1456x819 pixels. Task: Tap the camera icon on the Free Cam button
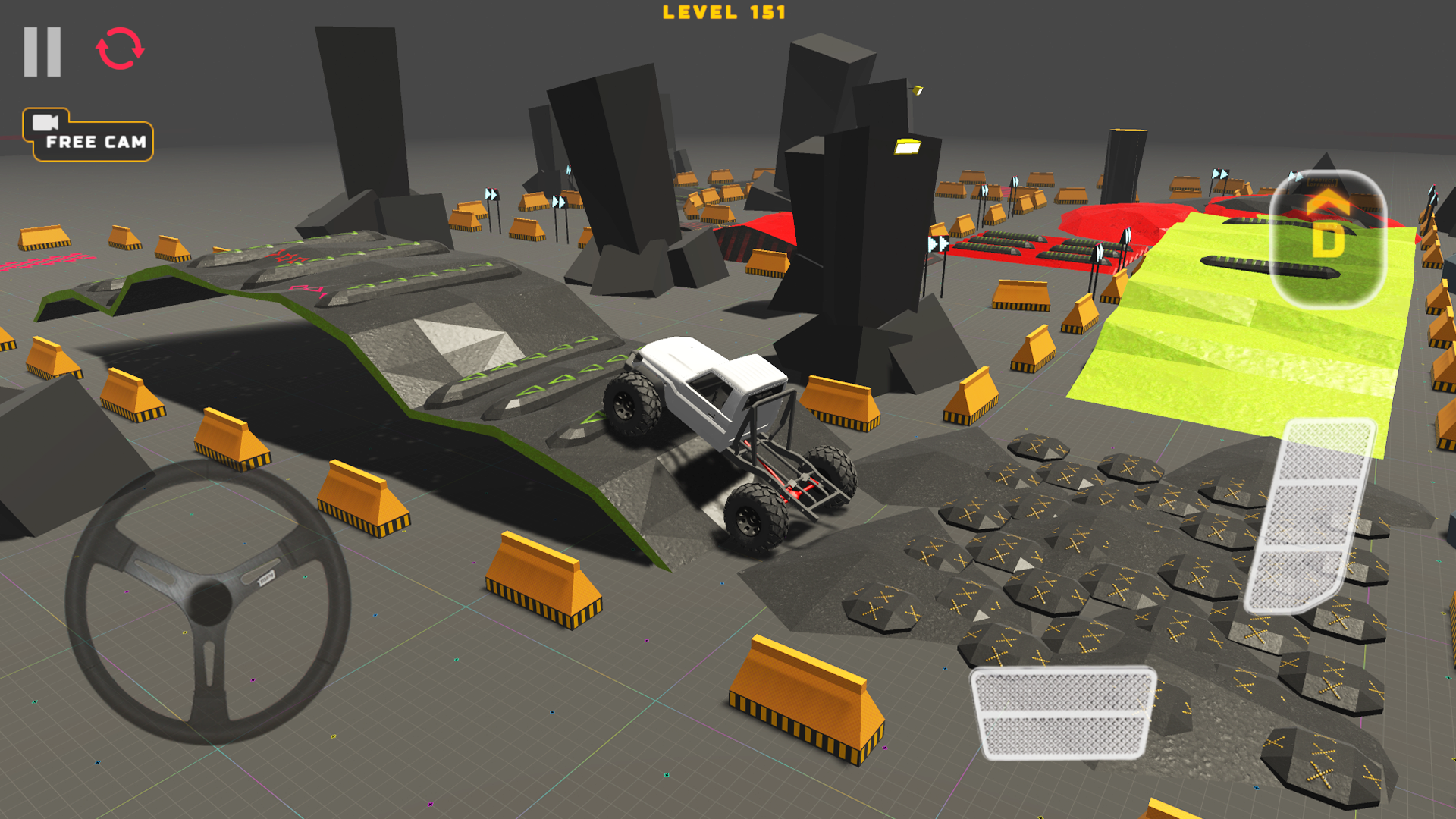click(45, 121)
